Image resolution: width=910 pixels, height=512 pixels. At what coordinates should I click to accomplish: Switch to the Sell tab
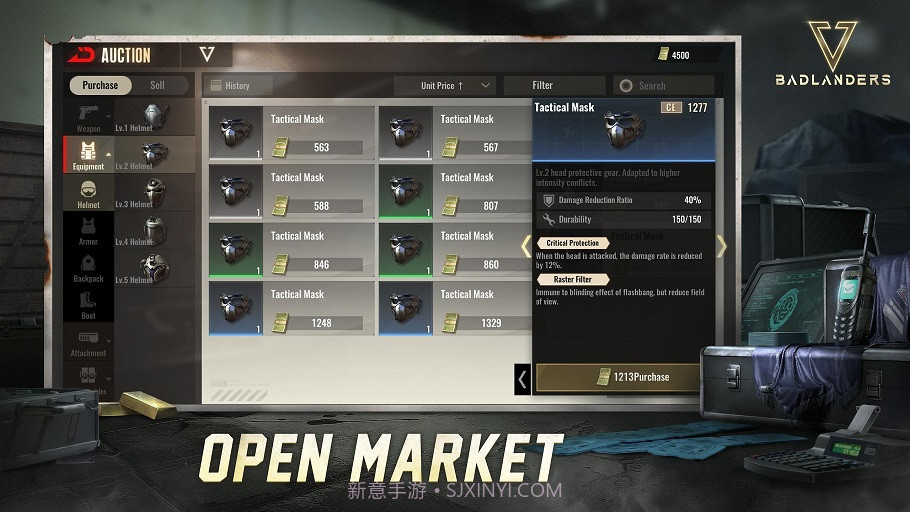[158, 86]
